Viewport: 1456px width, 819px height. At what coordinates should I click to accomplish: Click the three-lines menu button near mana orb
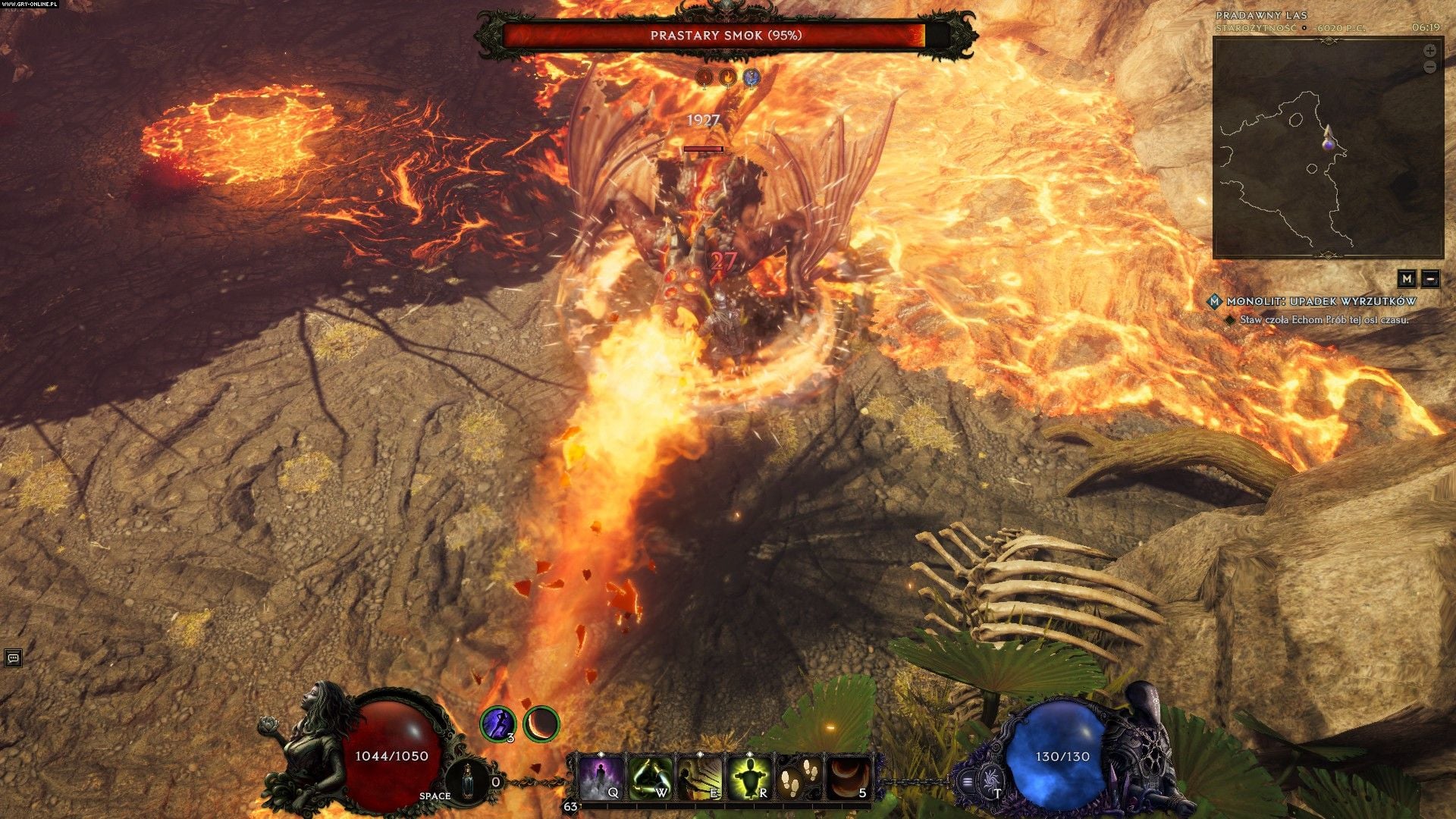[x=968, y=780]
